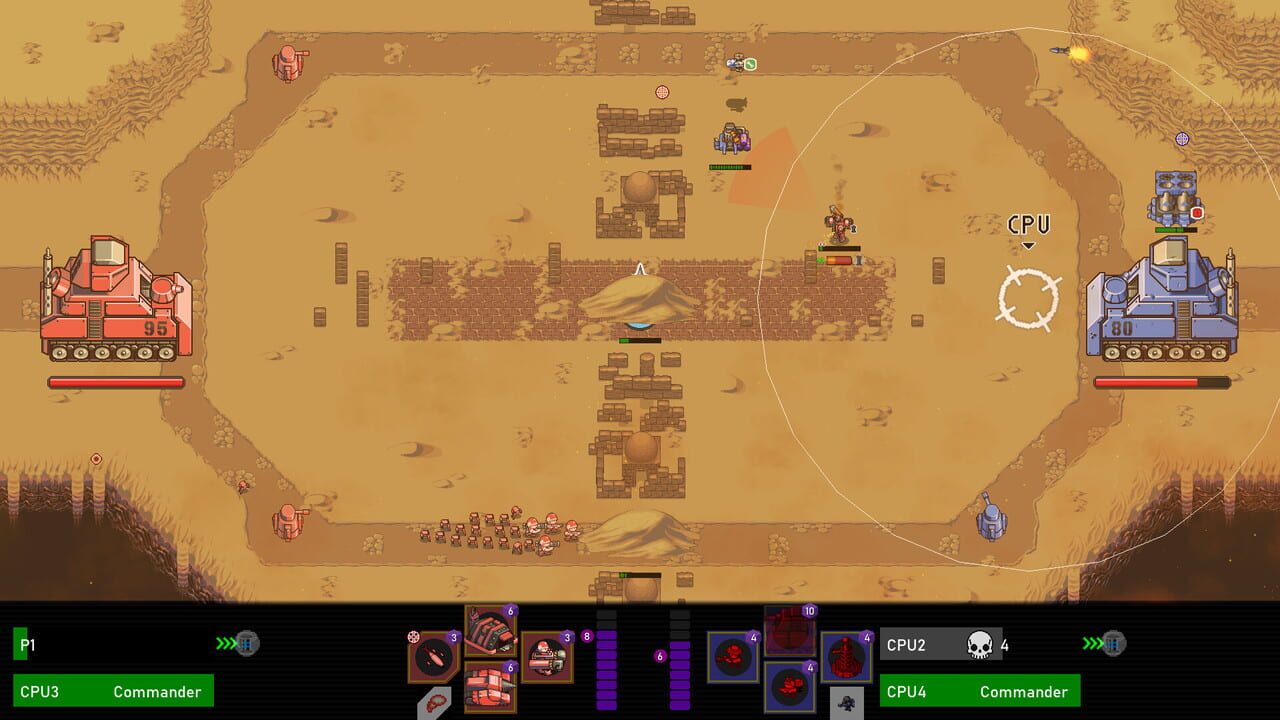
Task: Expand the green chevrons beside P1
Action: (x=225, y=644)
